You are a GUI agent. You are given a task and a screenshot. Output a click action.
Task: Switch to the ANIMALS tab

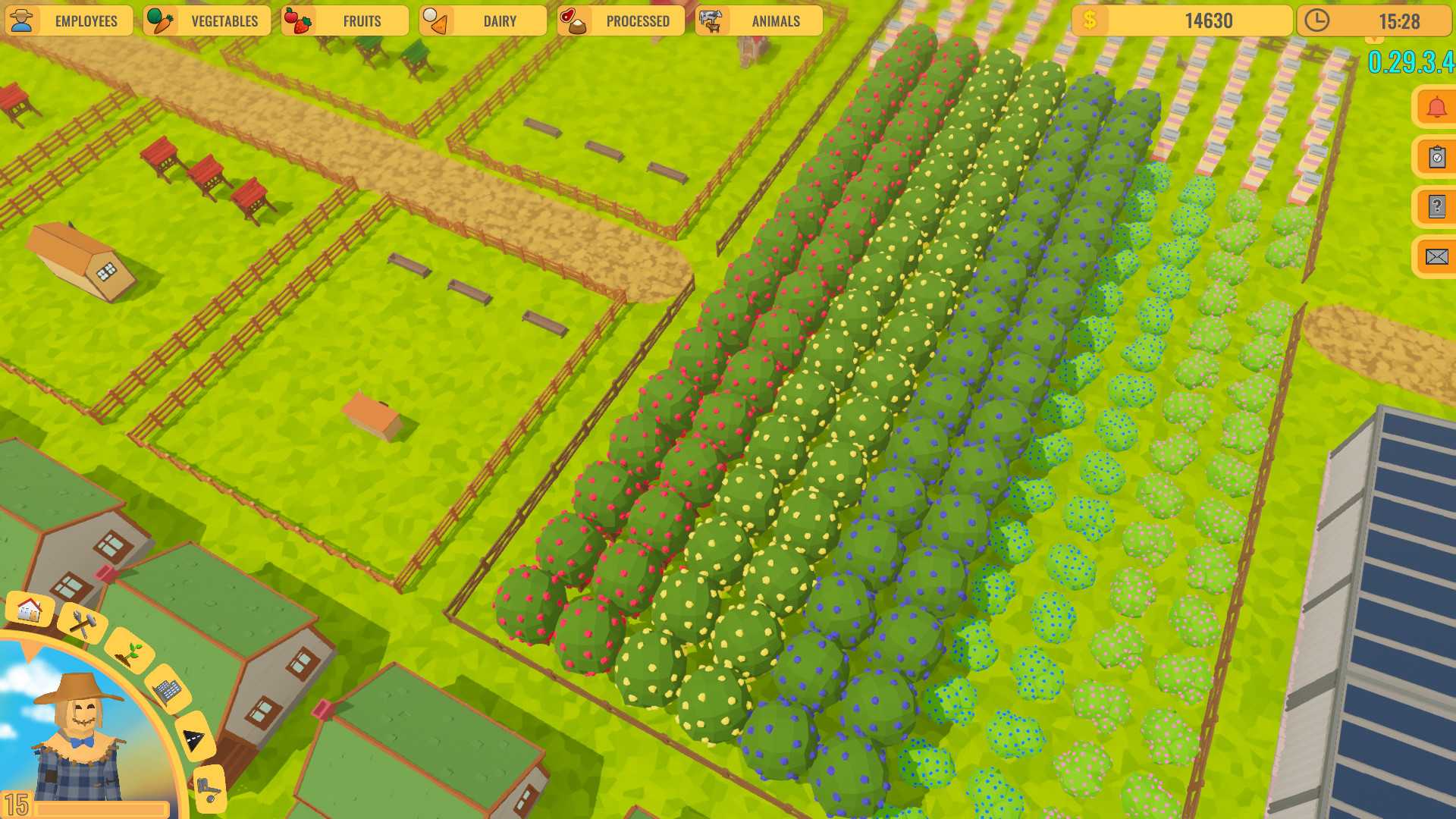point(777,21)
